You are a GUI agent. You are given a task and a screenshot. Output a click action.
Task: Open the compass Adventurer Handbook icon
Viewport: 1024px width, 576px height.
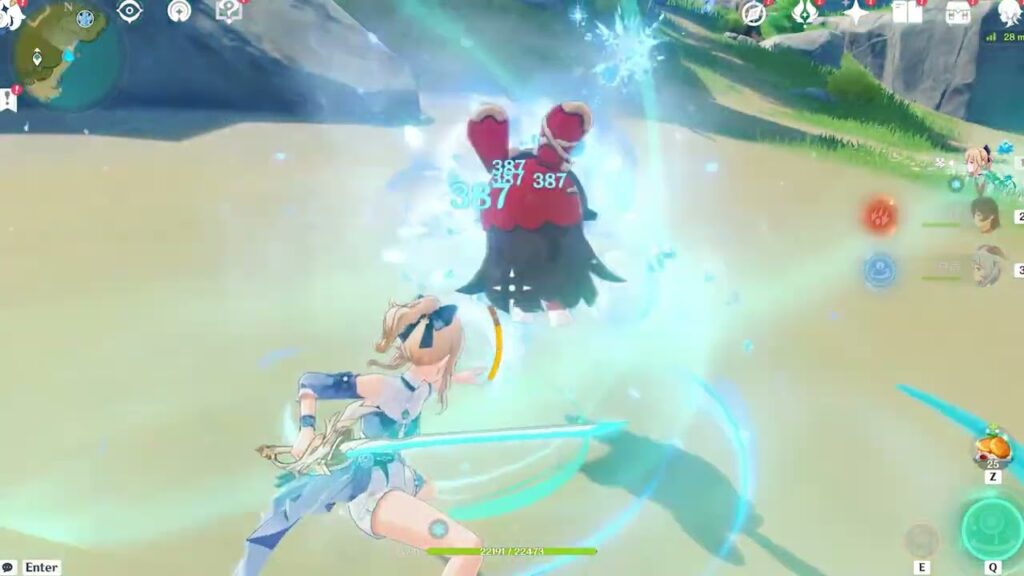coord(753,13)
